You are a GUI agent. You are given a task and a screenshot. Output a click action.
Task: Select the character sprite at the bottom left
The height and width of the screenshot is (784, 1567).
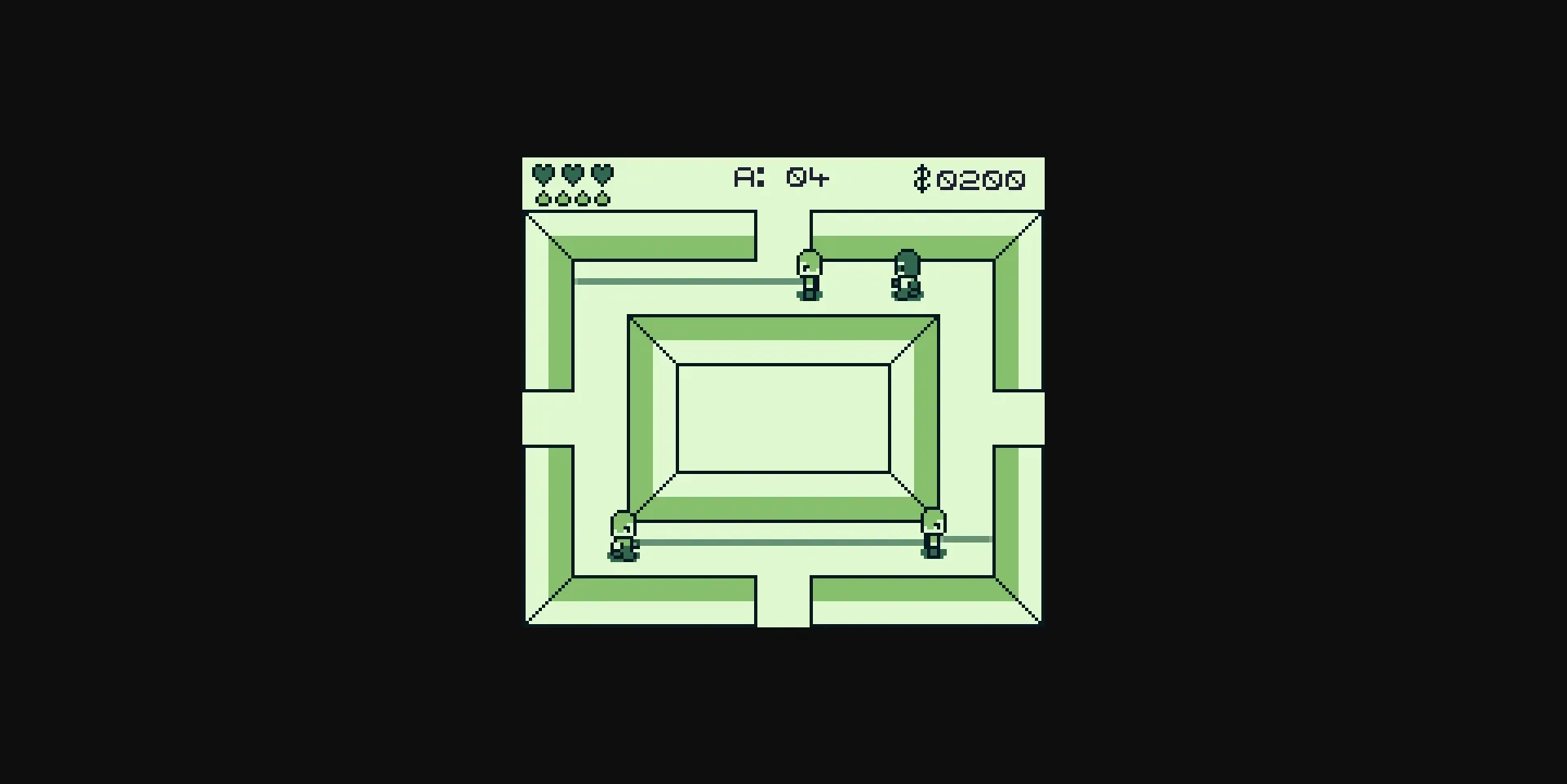tap(623, 534)
